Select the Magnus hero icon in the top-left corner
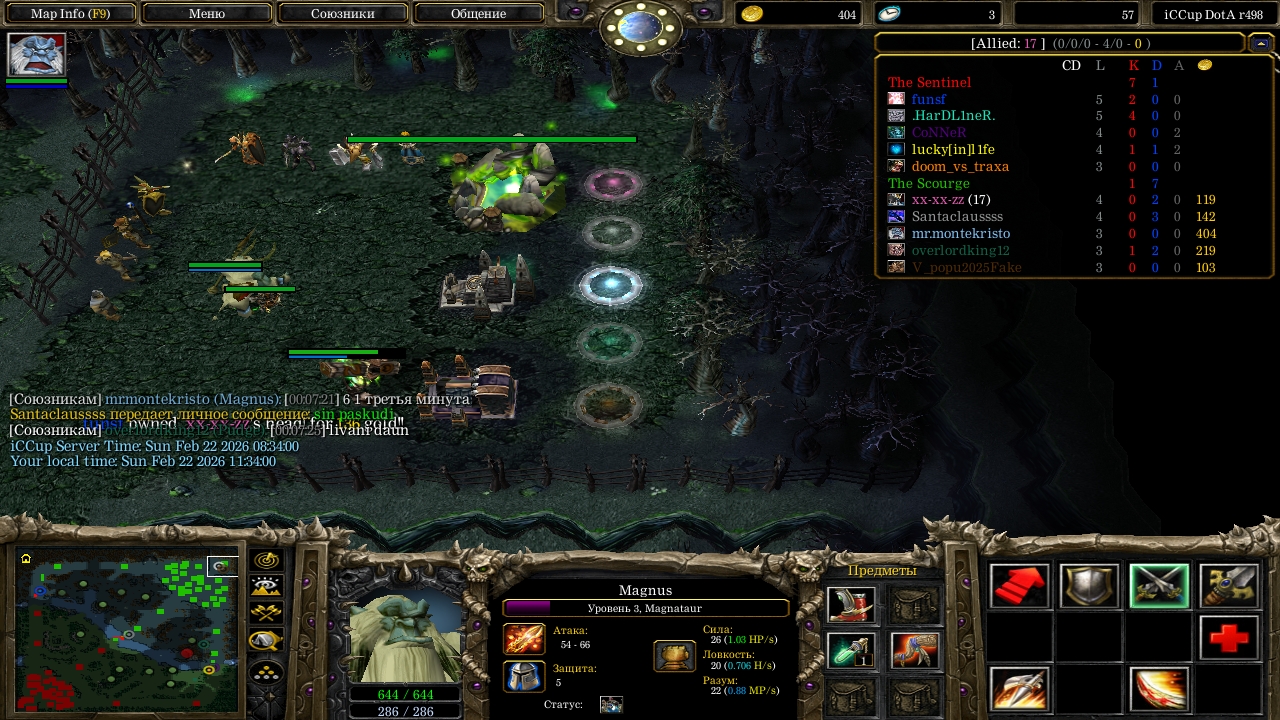The height and width of the screenshot is (720, 1280). (x=37, y=55)
